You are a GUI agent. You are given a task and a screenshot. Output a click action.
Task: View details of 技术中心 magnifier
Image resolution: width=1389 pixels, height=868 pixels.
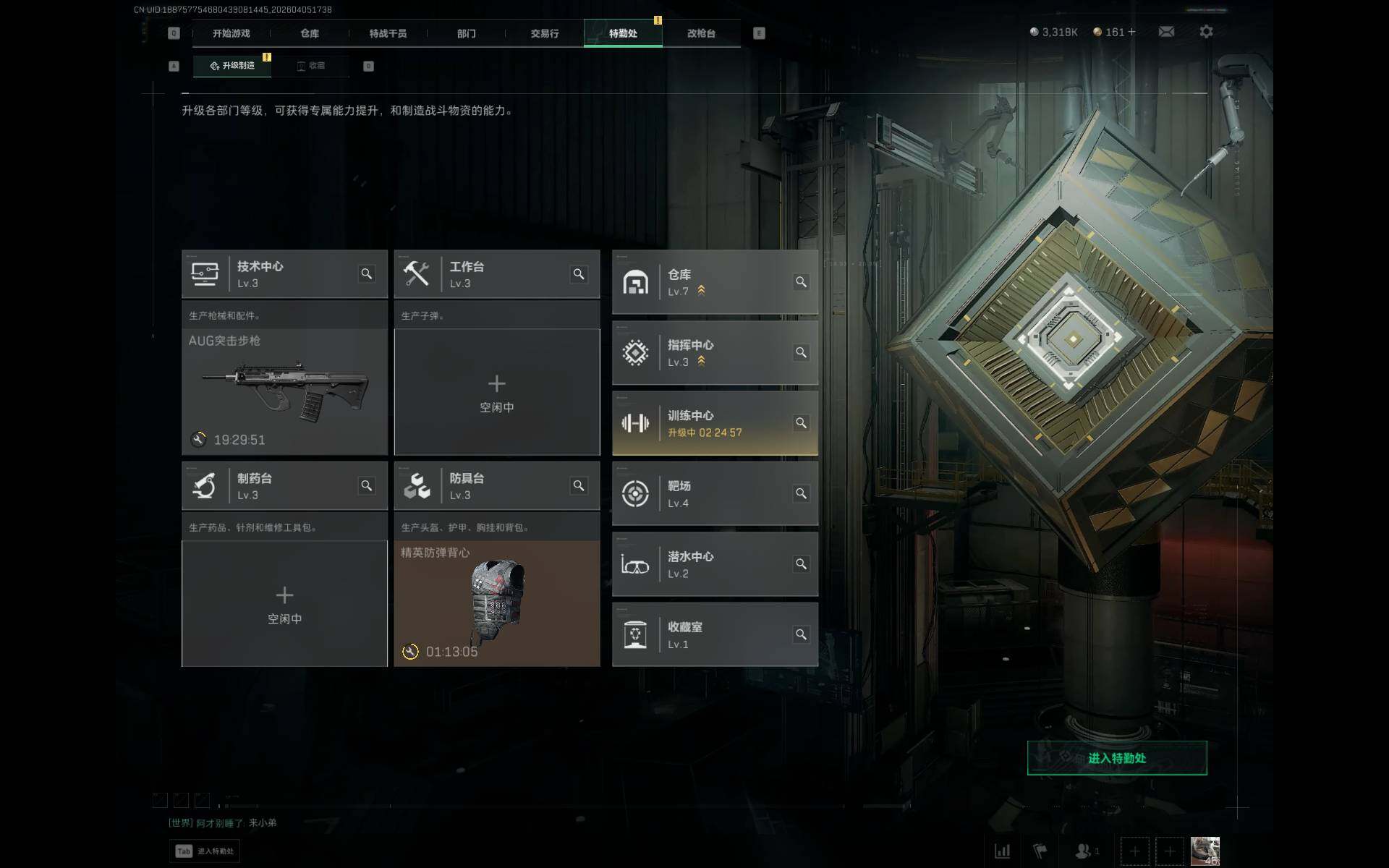[x=367, y=274]
